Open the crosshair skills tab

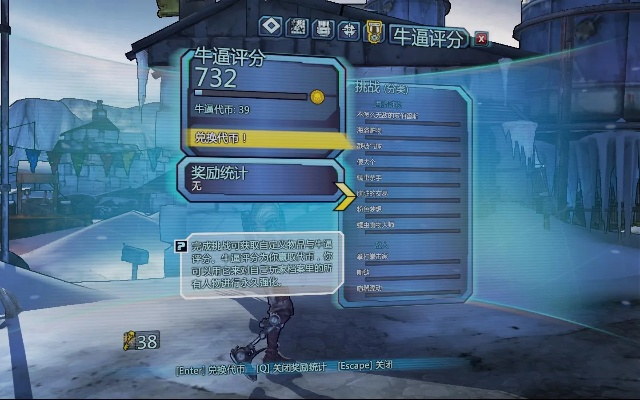click(348, 29)
